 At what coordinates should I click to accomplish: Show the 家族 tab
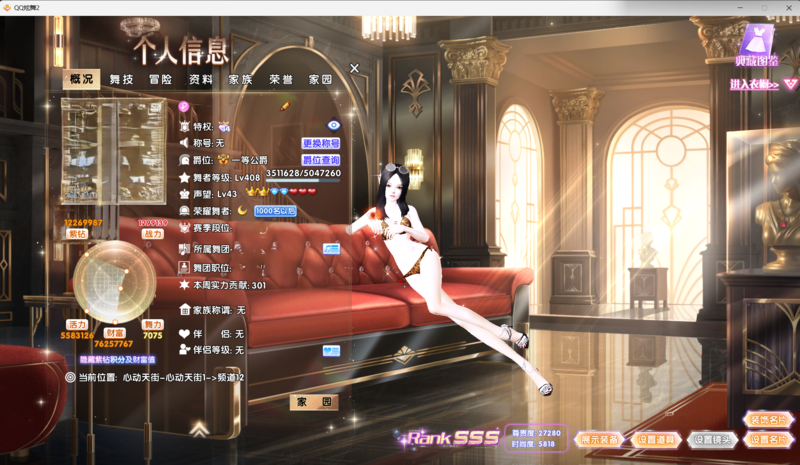point(240,79)
